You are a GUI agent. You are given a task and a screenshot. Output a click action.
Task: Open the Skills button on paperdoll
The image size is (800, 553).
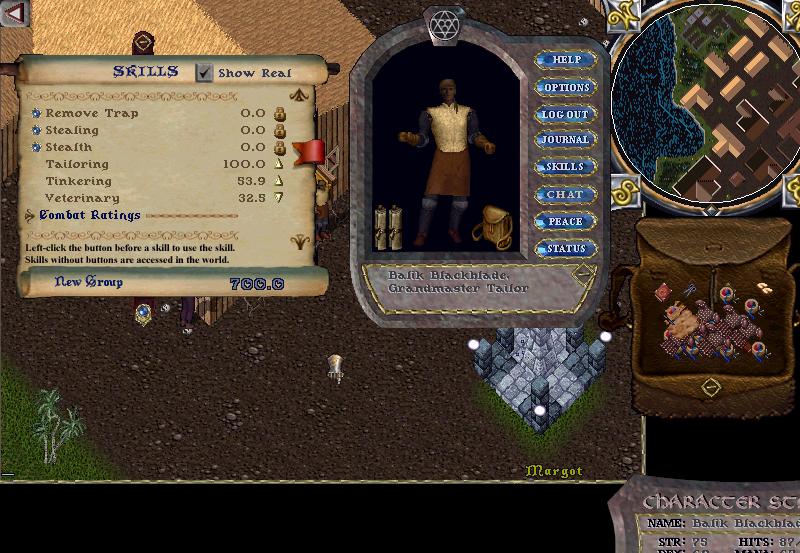click(566, 167)
